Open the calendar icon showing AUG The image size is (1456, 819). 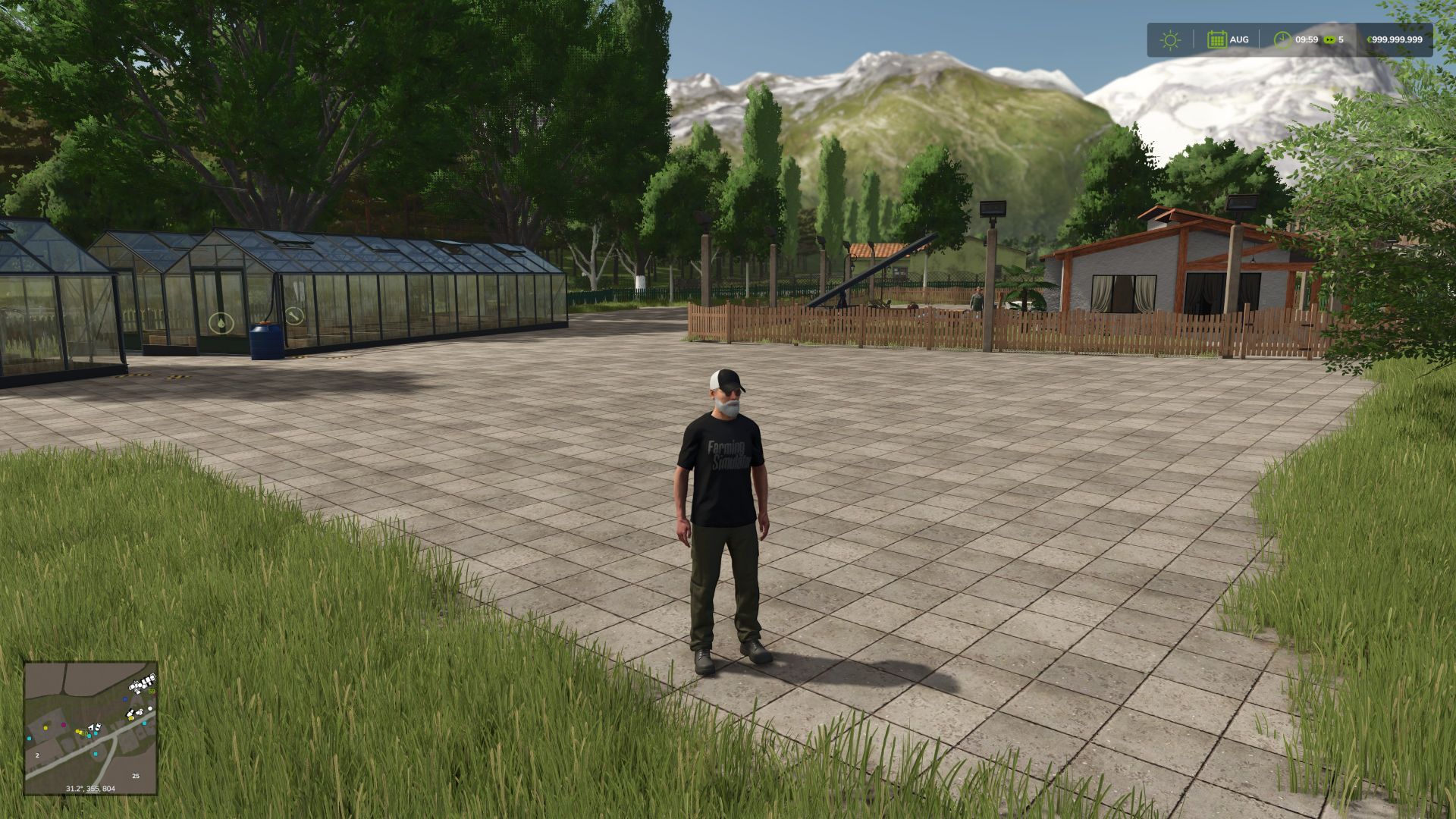[x=1216, y=39]
